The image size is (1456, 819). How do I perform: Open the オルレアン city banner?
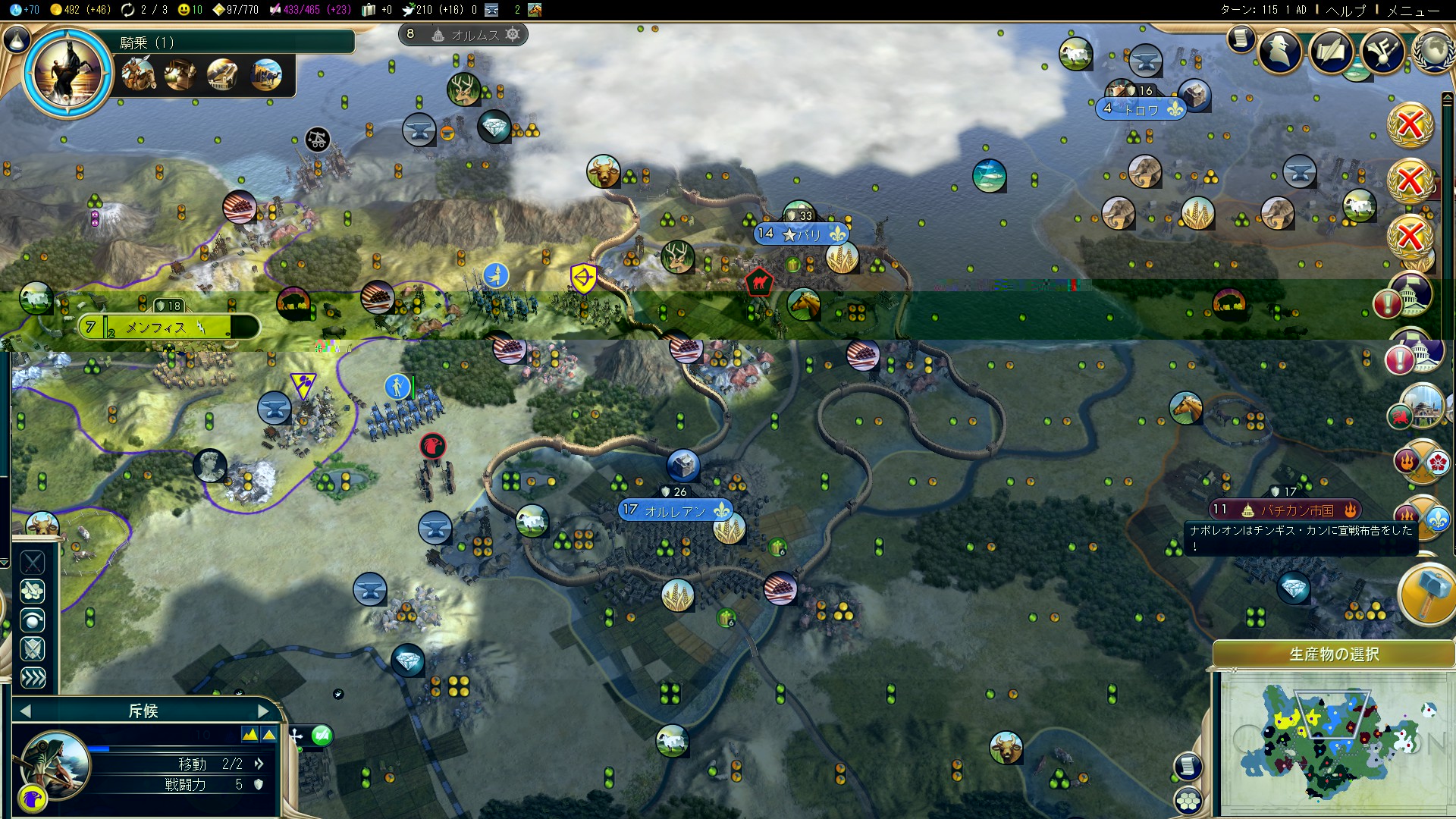(x=675, y=510)
